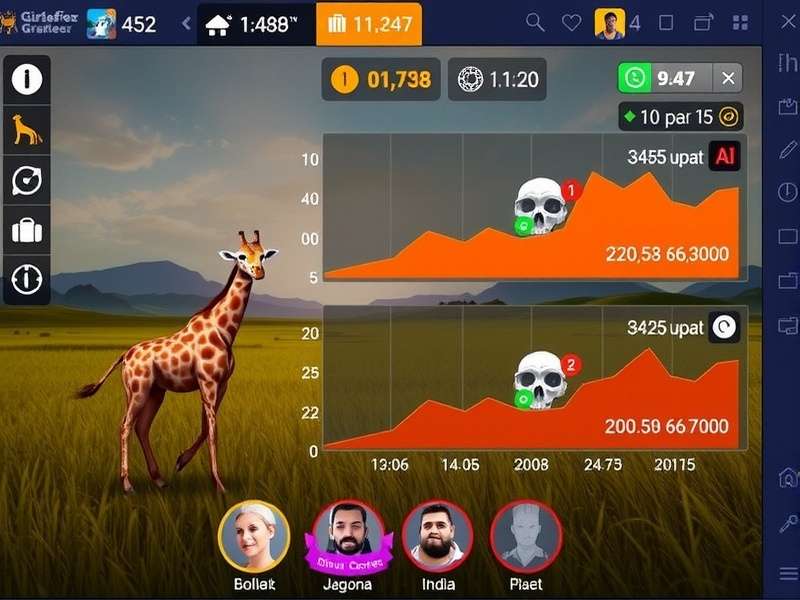Click the red AI button on upper chart
This screenshot has width=800, height=600.
click(723, 157)
